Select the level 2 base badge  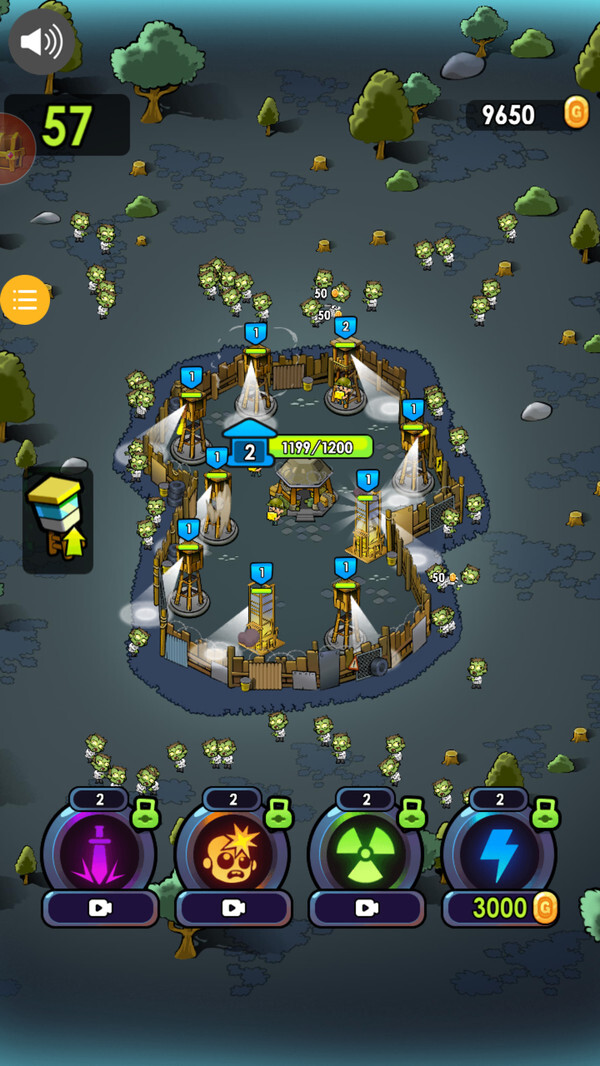[x=249, y=451]
